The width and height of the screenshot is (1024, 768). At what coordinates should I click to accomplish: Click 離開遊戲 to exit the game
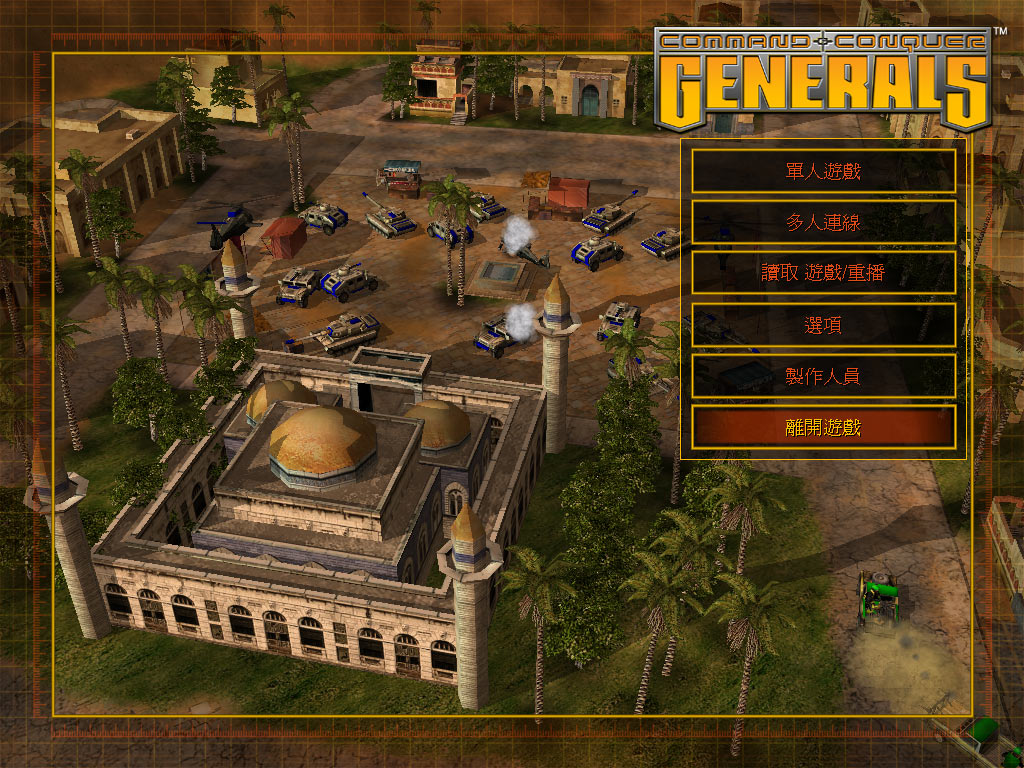click(823, 427)
